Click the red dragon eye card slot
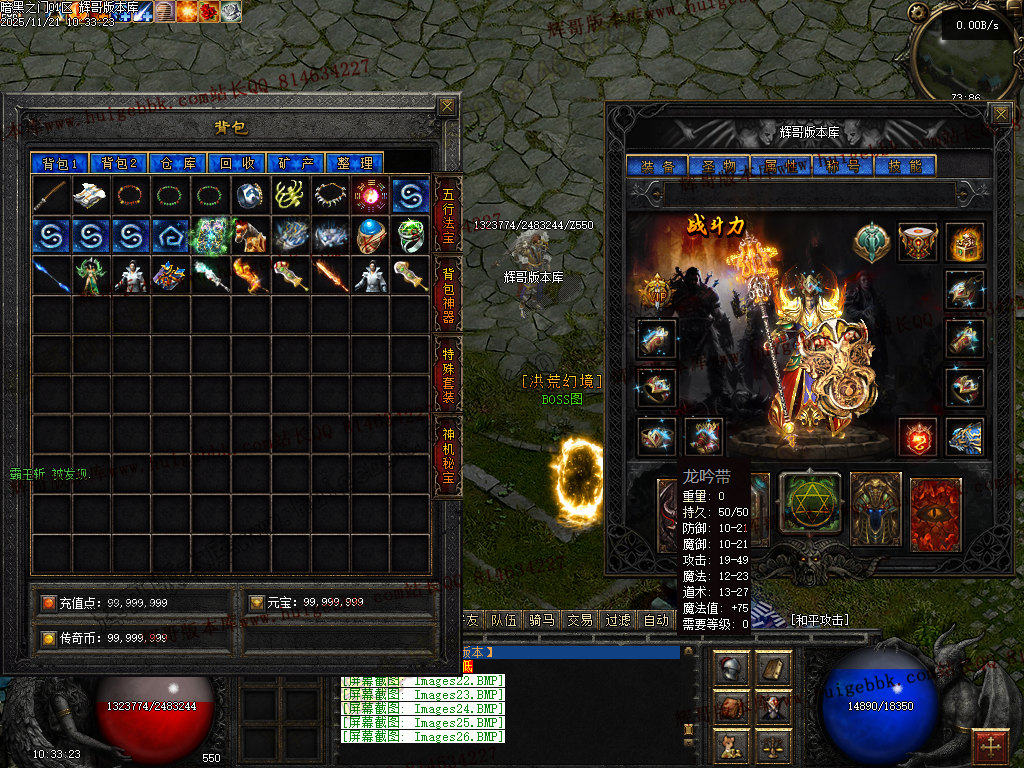This screenshot has height=768, width=1024. coord(936,514)
